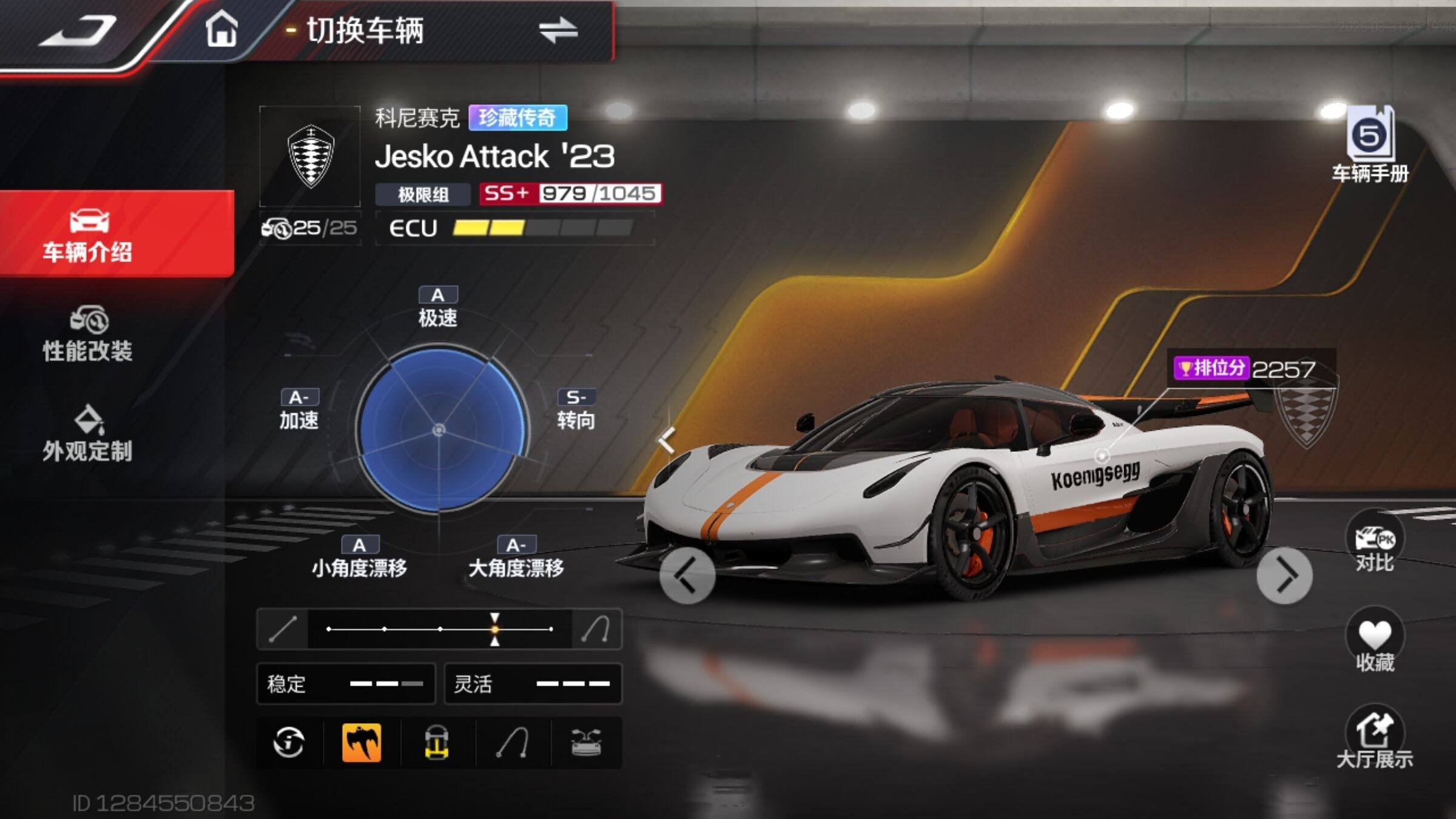
Task: Select the yellow chassis icon
Action: tap(437, 742)
